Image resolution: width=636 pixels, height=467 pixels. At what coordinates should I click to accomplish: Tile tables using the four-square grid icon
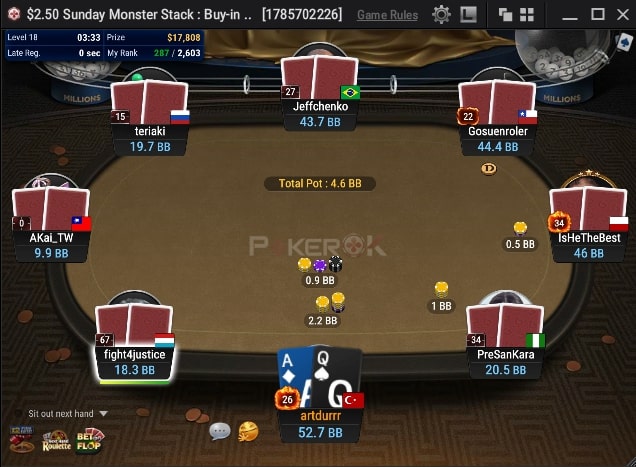click(x=527, y=15)
